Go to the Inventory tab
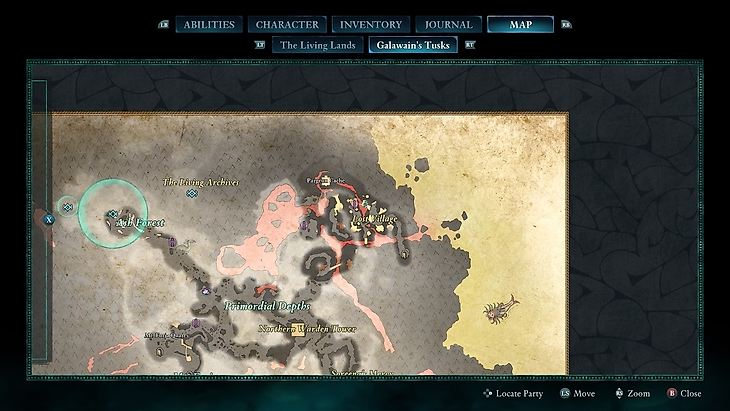 point(371,24)
